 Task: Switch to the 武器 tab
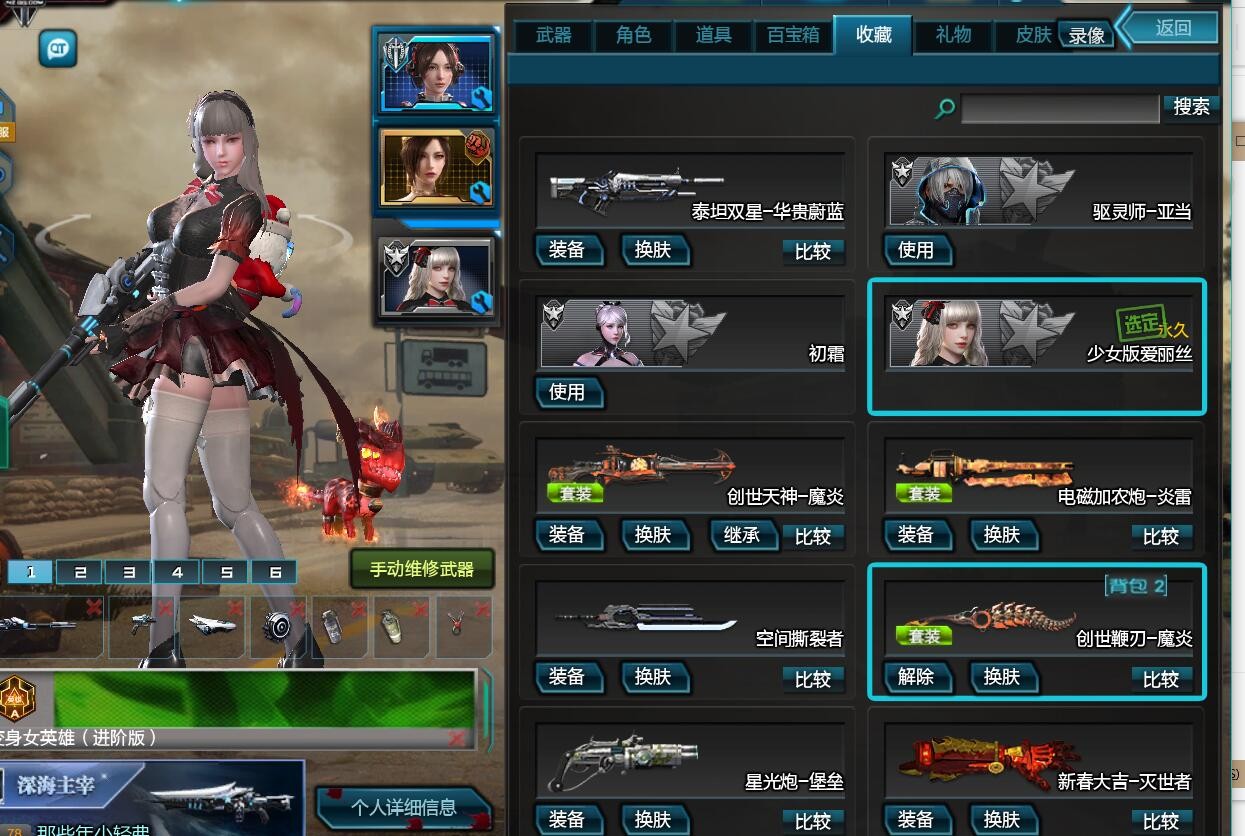point(553,36)
